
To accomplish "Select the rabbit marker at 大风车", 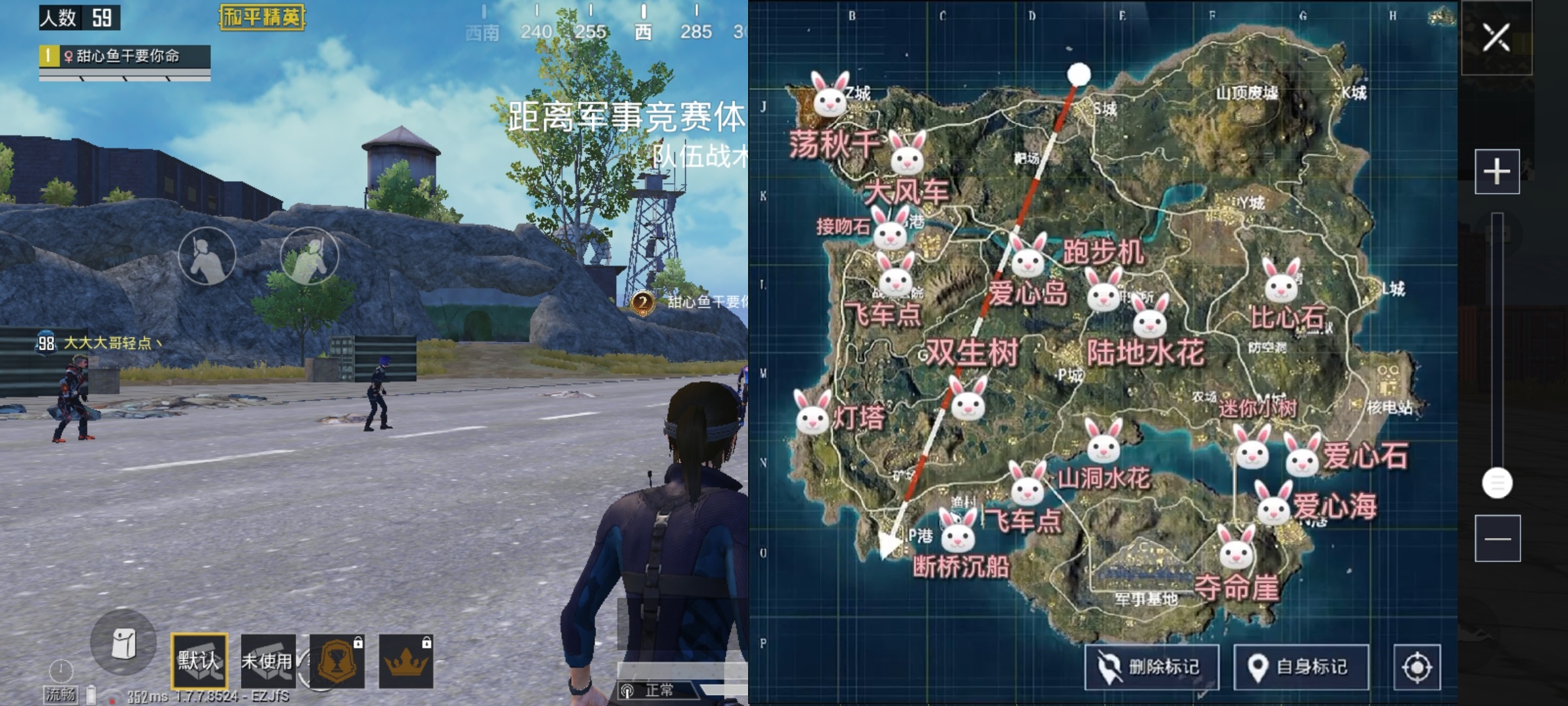I will tap(907, 157).
